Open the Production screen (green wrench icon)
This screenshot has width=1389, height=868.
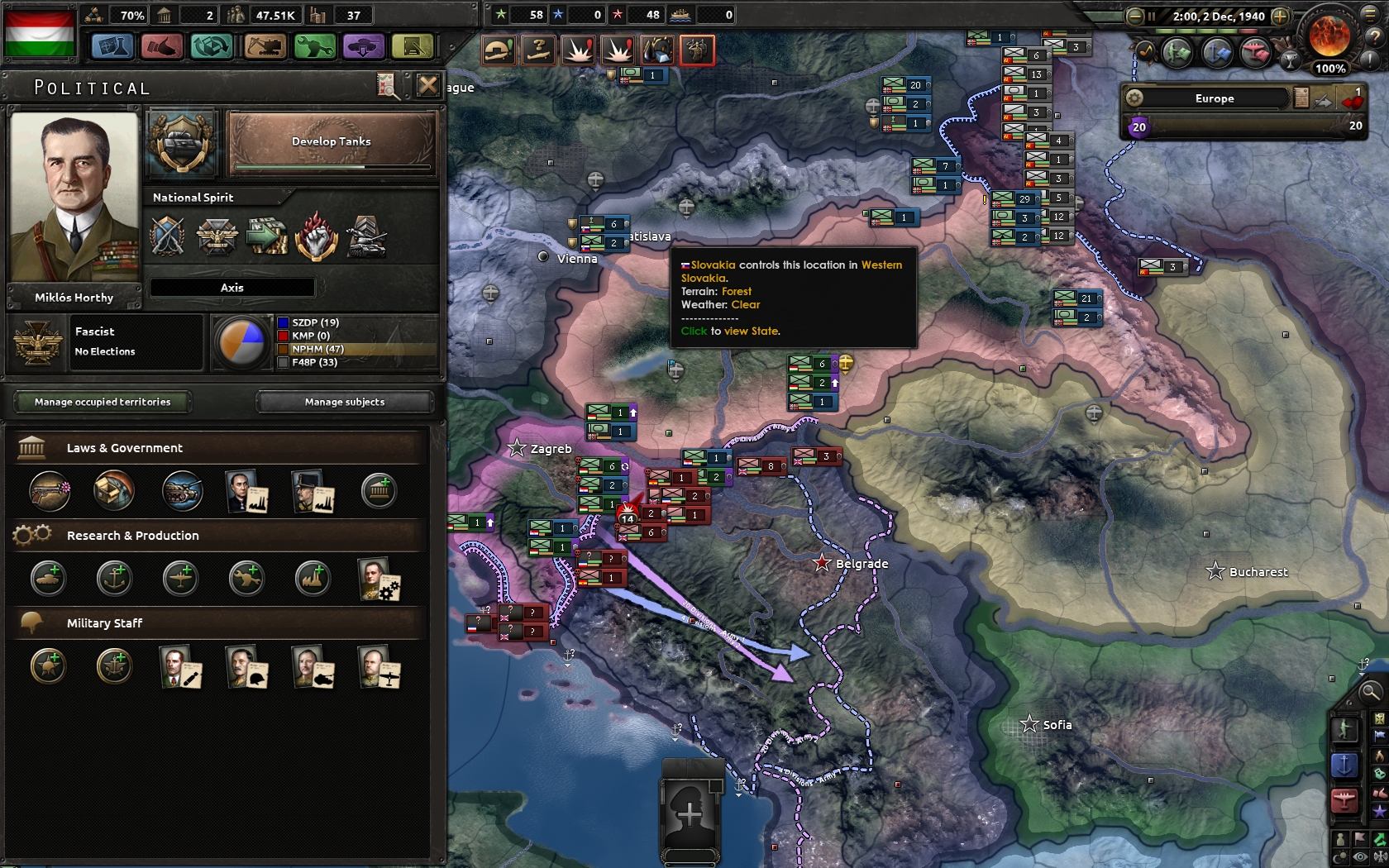pyautogui.click(x=313, y=46)
